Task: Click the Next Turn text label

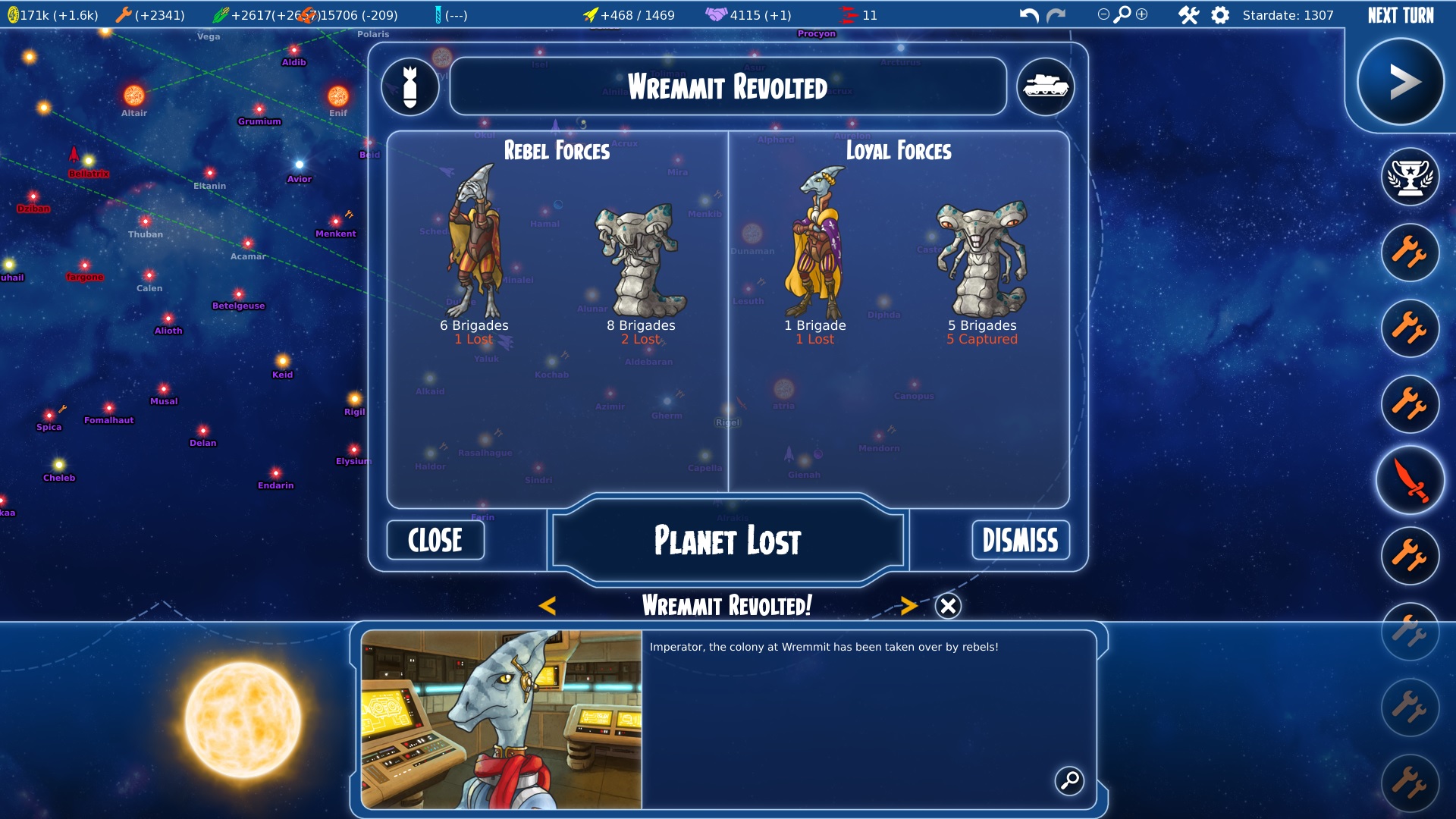Action: tap(1401, 15)
